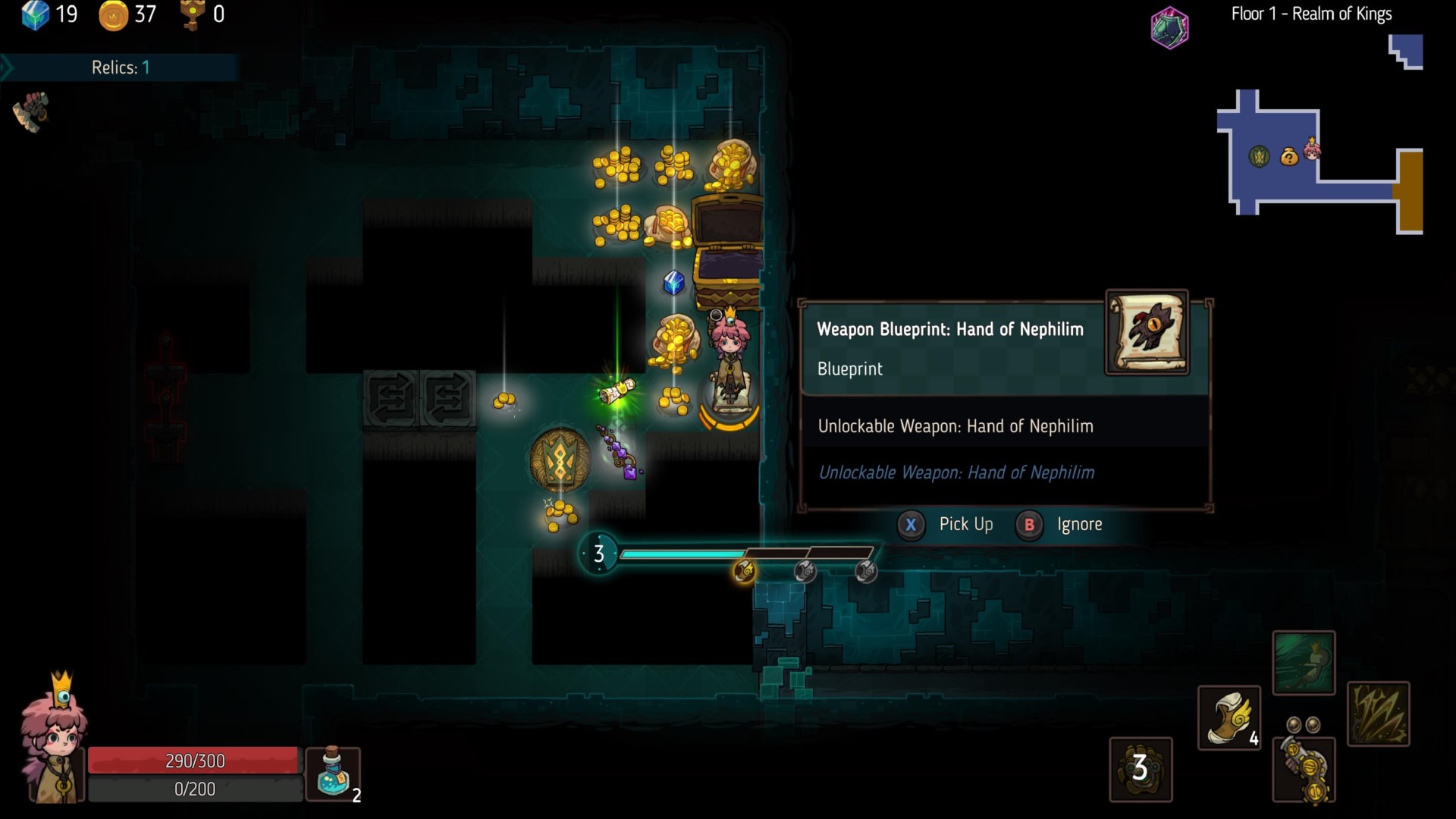The height and width of the screenshot is (819, 1456).
Task: Select the golden geared gauntlet weapon slot
Action: pyautogui.click(x=1304, y=769)
